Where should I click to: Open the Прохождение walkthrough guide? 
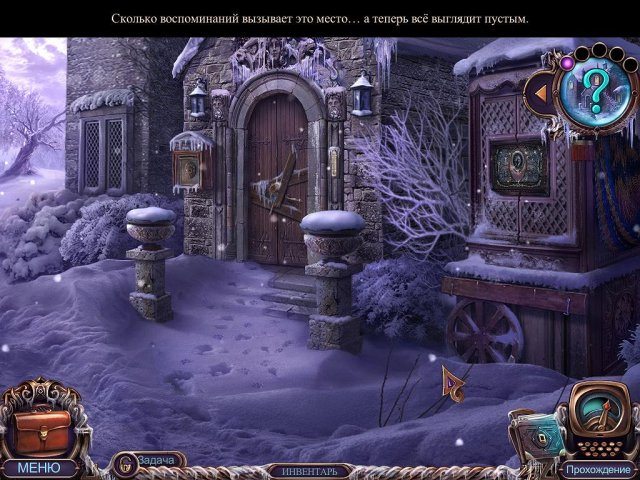tap(596, 468)
